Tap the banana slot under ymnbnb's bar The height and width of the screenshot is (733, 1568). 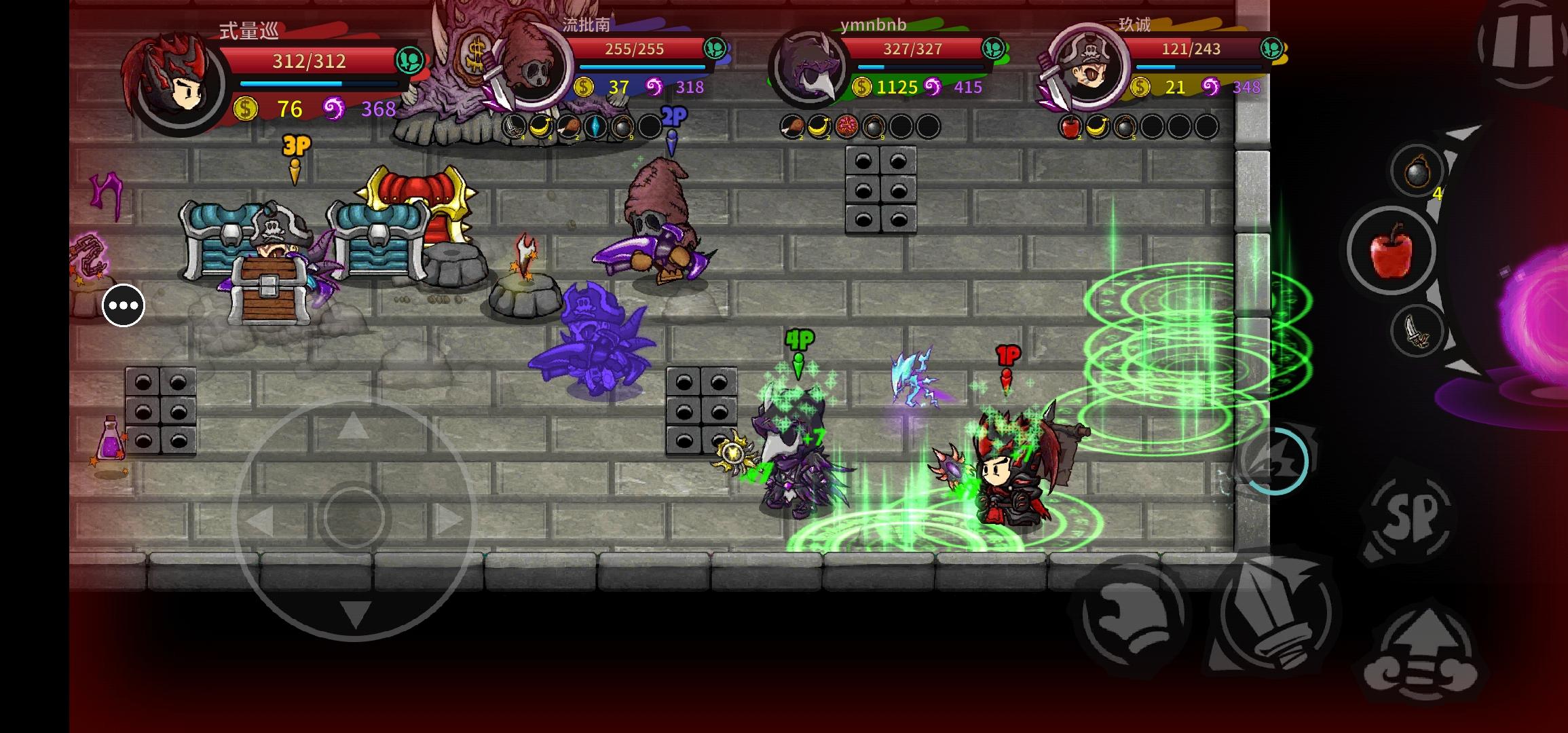coord(819,126)
